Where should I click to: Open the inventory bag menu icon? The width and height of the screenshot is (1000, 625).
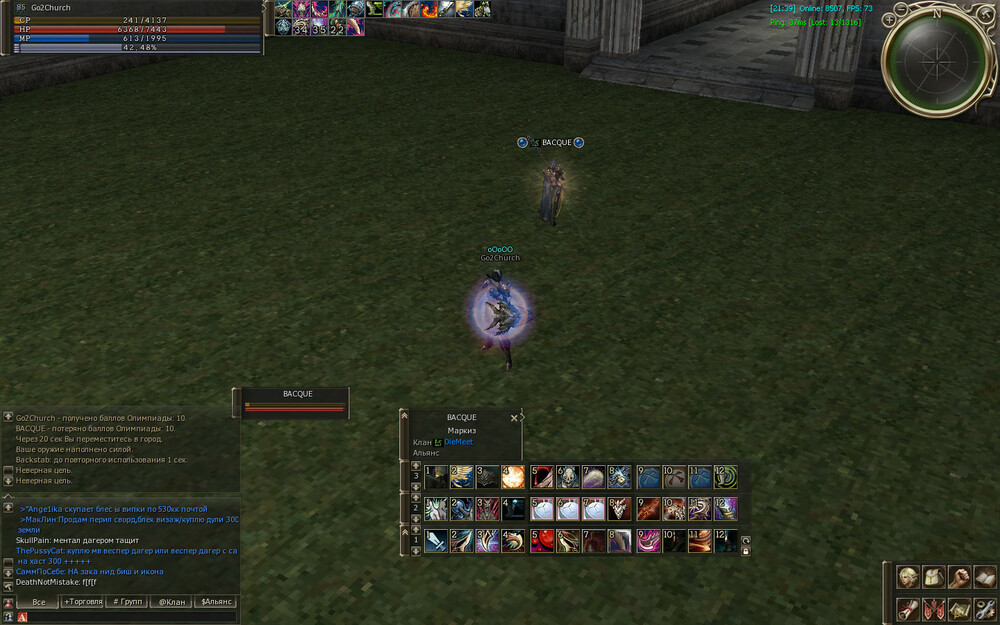(933, 578)
